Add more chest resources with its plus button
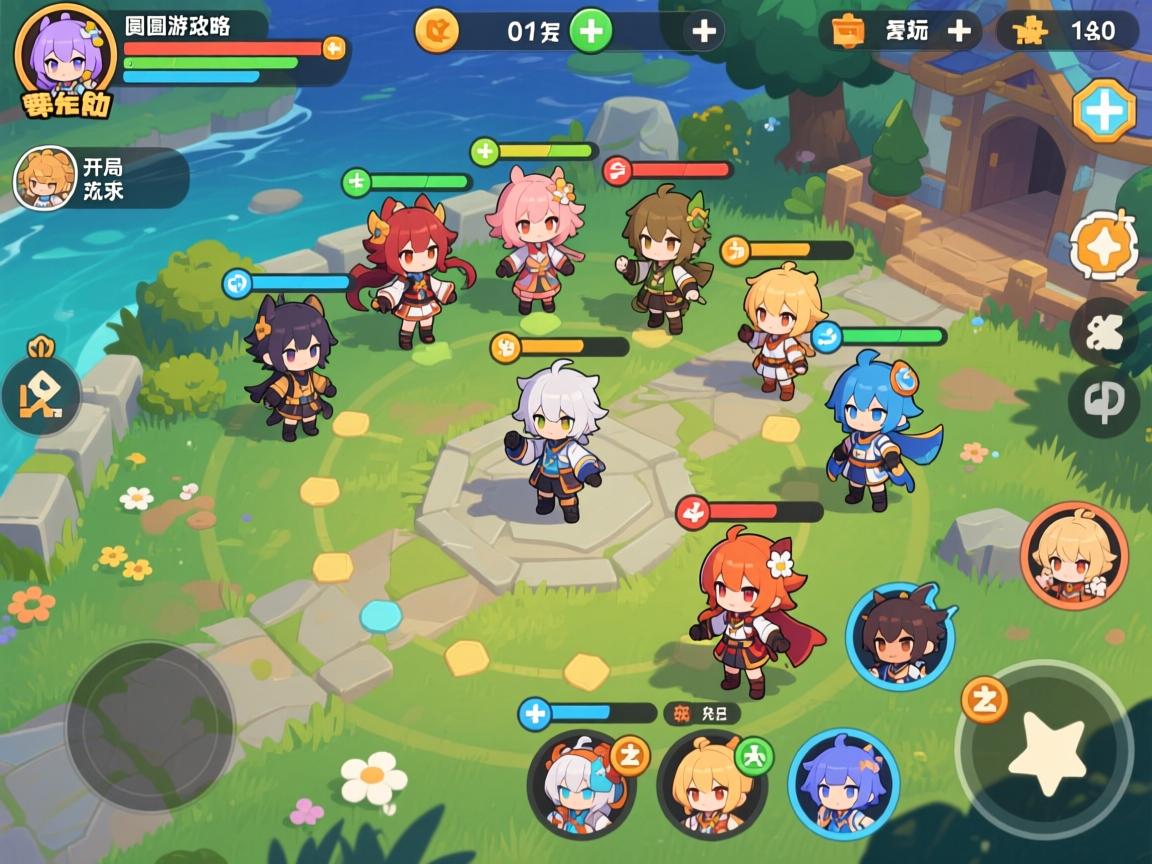This screenshot has width=1152, height=864. (958, 31)
